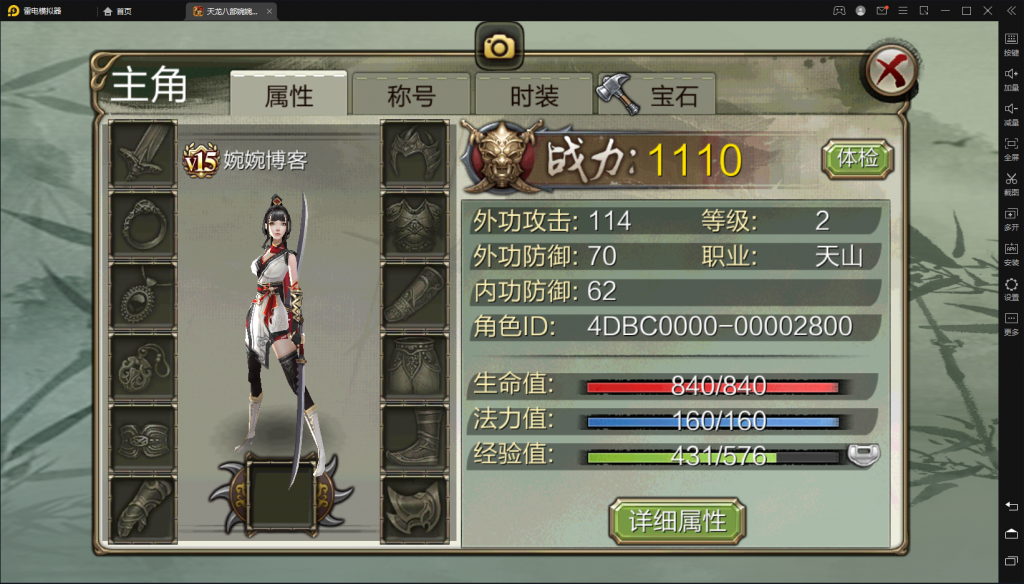Image resolution: width=1024 pixels, height=584 pixels.
Task: Select the helmet equipment slot
Action: pos(414,153)
